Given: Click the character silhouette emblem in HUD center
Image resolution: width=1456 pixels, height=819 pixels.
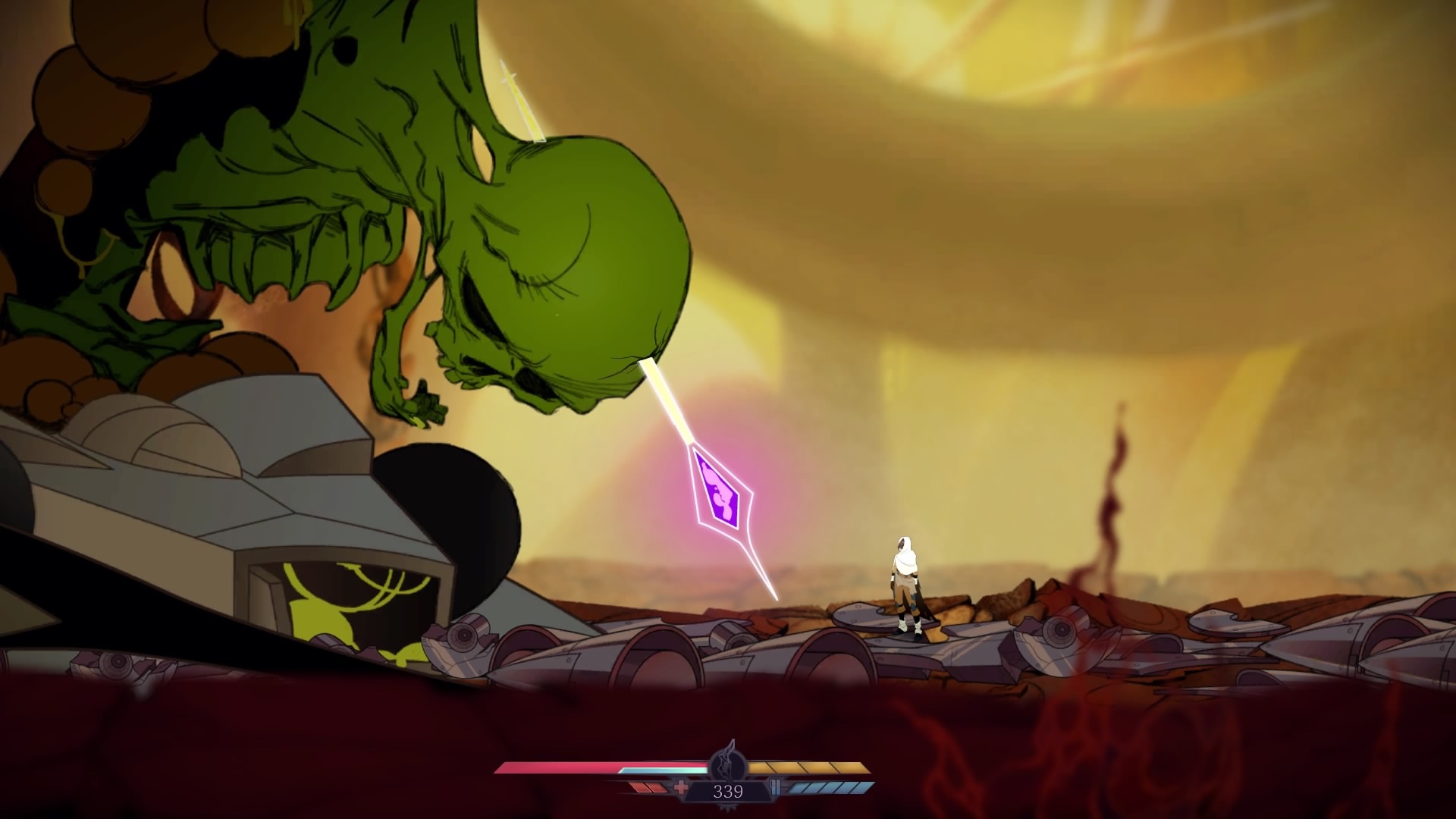Looking at the screenshot, I should point(728,766).
